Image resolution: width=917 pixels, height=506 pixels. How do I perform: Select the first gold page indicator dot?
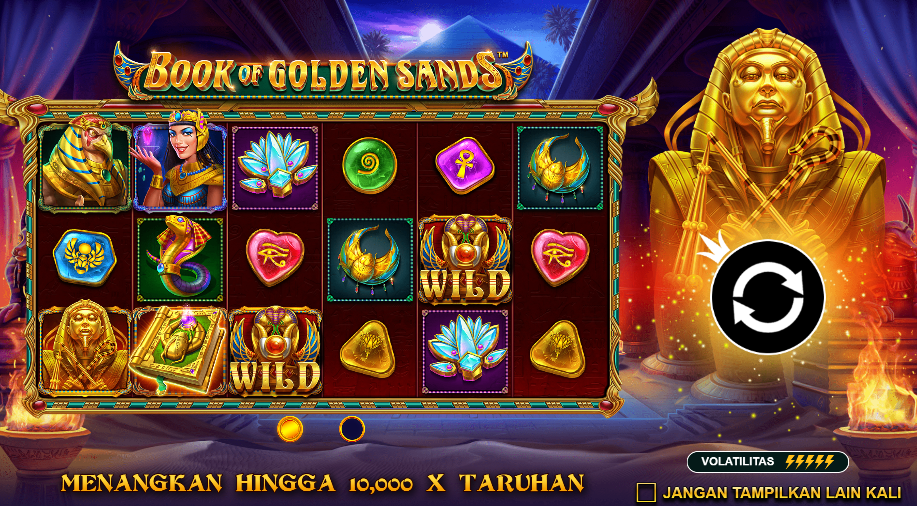click(290, 429)
